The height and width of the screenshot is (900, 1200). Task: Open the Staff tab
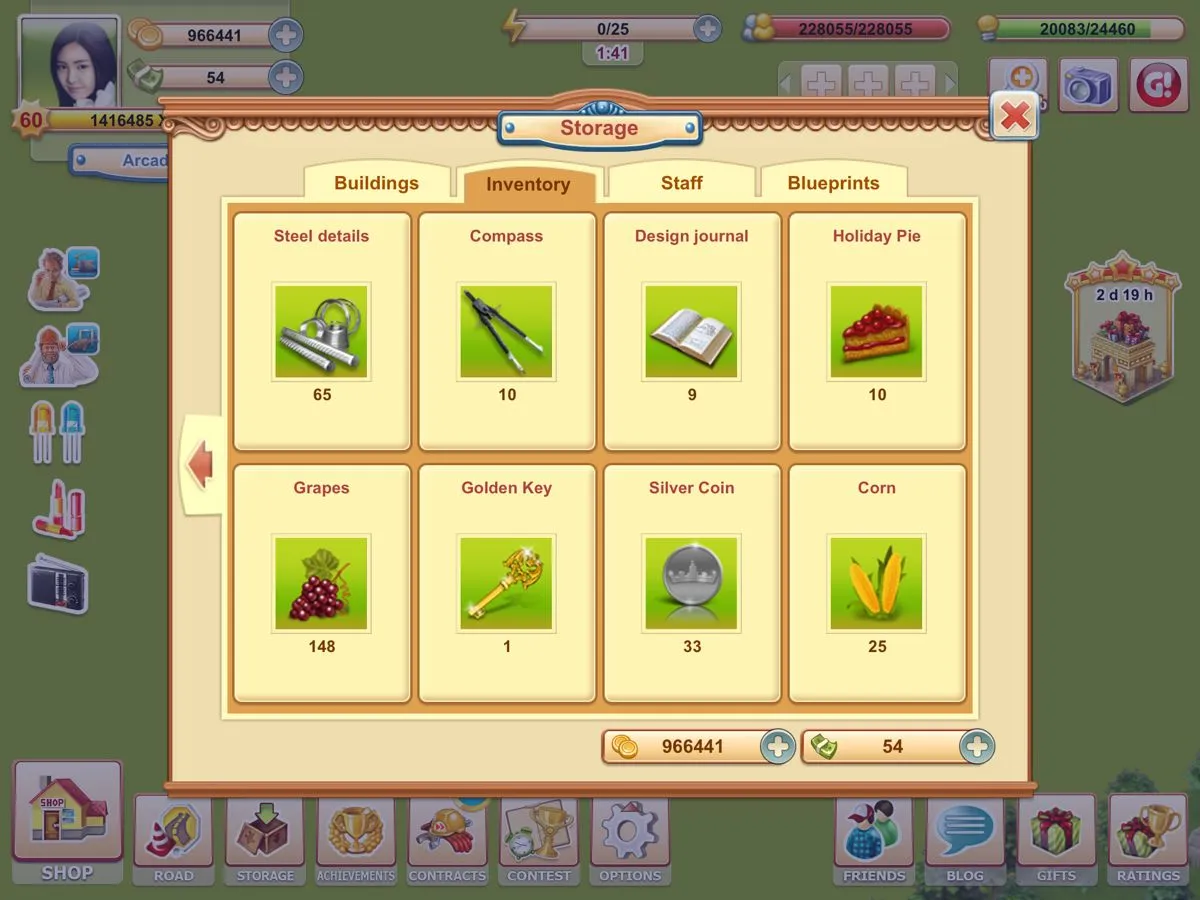tap(681, 183)
